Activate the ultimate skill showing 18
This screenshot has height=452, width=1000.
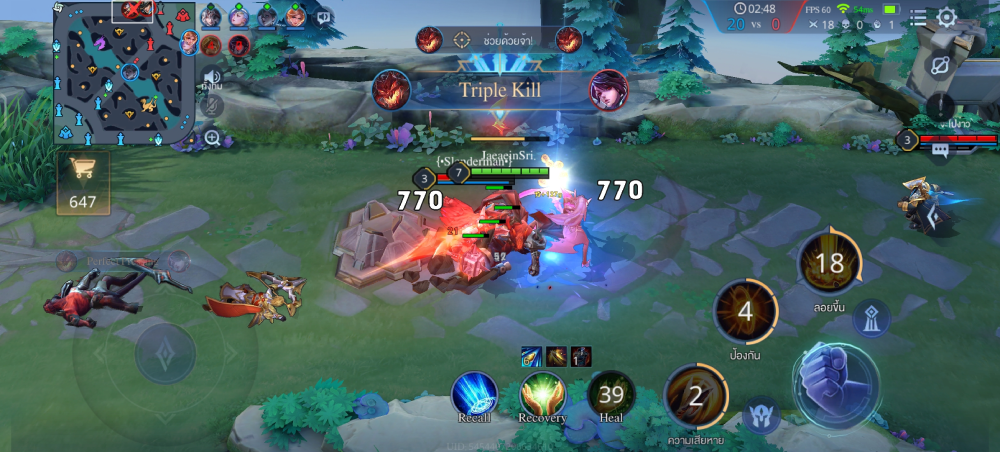pos(829,263)
